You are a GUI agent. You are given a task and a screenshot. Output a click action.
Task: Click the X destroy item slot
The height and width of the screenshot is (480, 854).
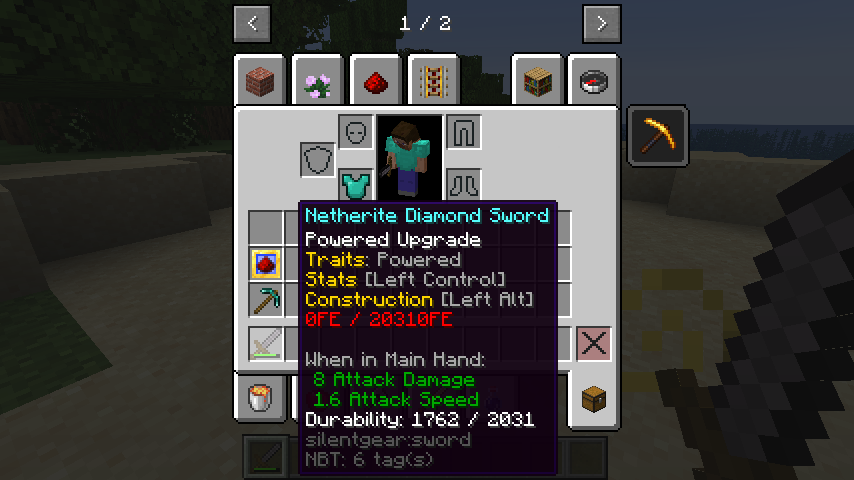pyautogui.click(x=594, y=344)
